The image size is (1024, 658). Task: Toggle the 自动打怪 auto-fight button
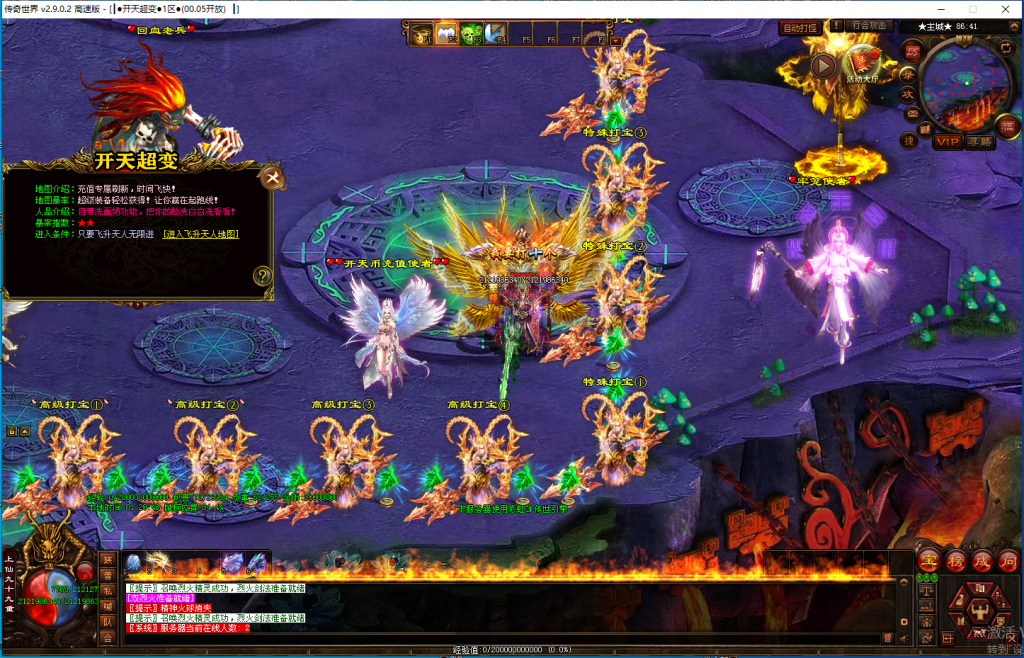click(800, 28)
